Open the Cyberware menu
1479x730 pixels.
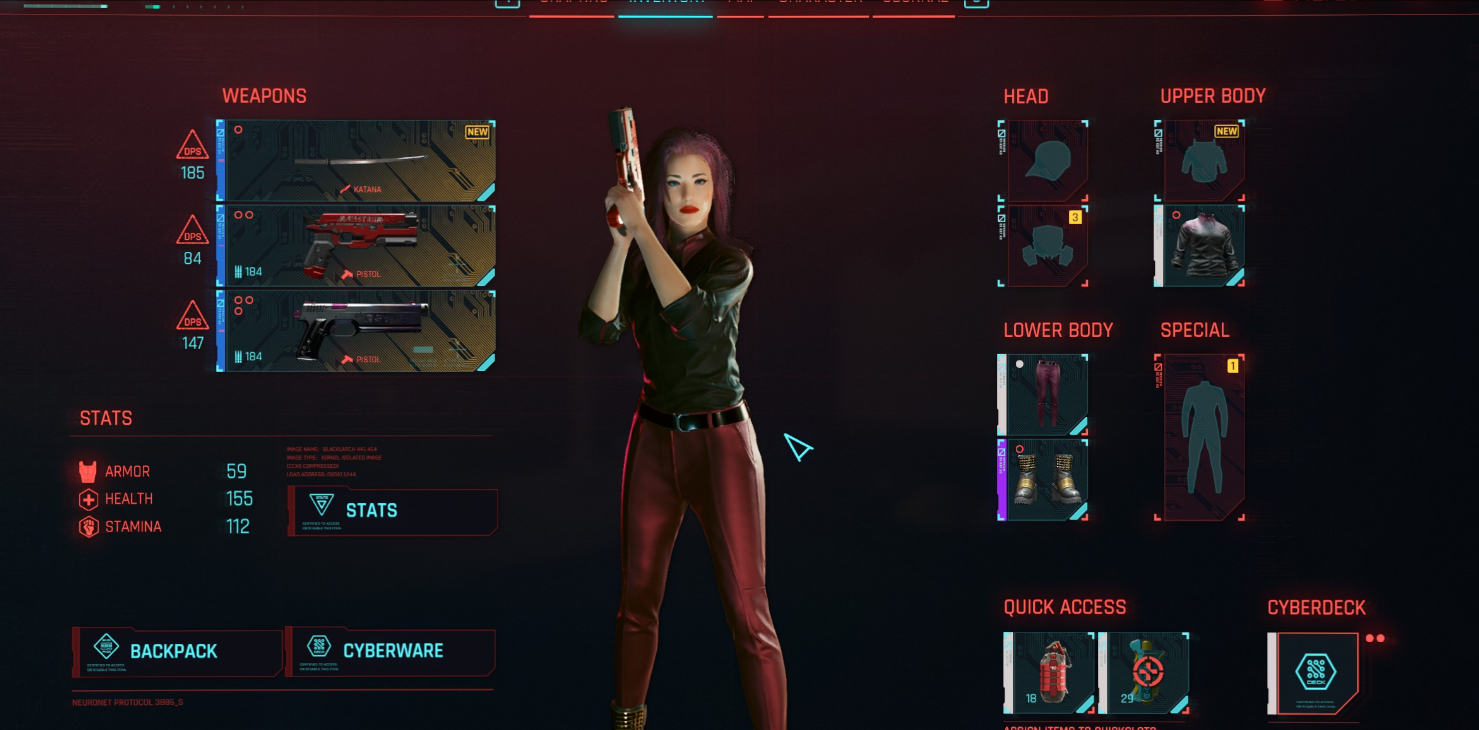(391, 651)
